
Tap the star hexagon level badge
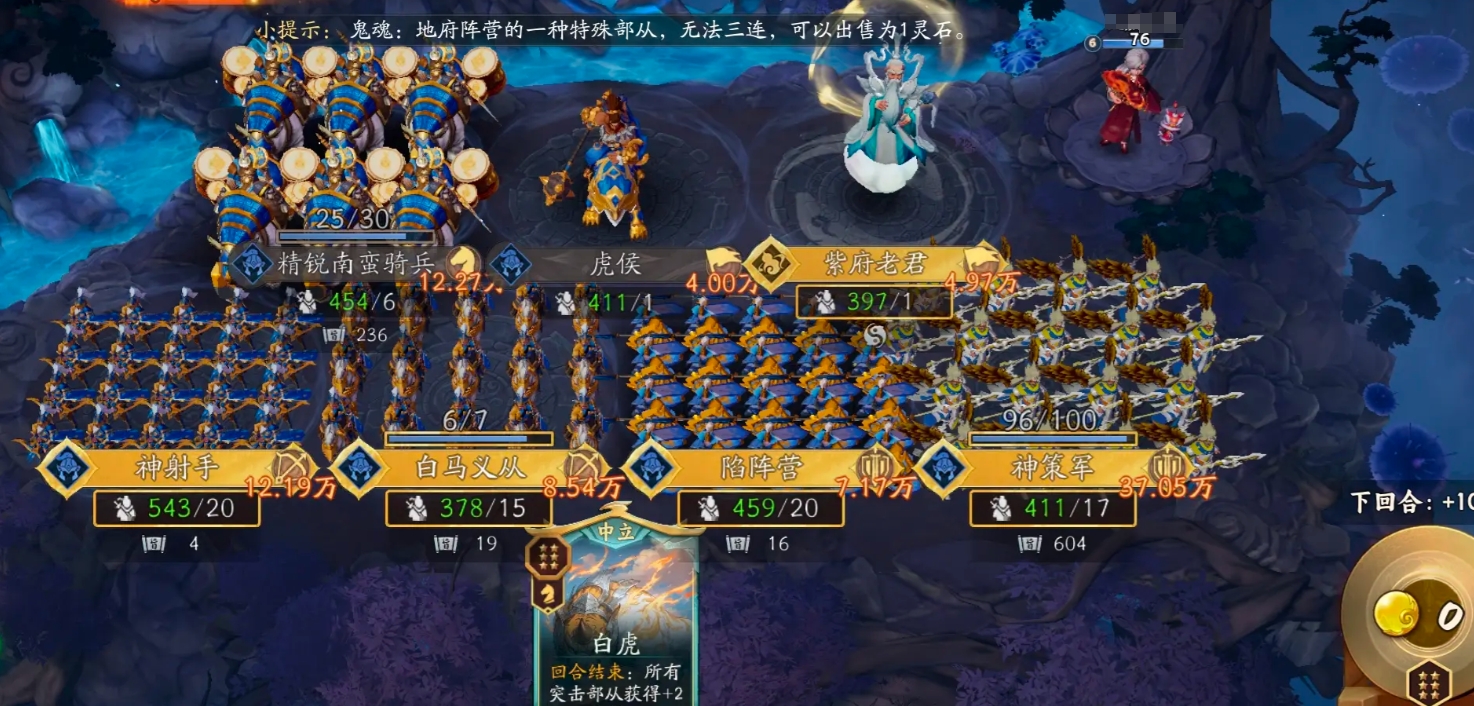[x=1429, y=684]
